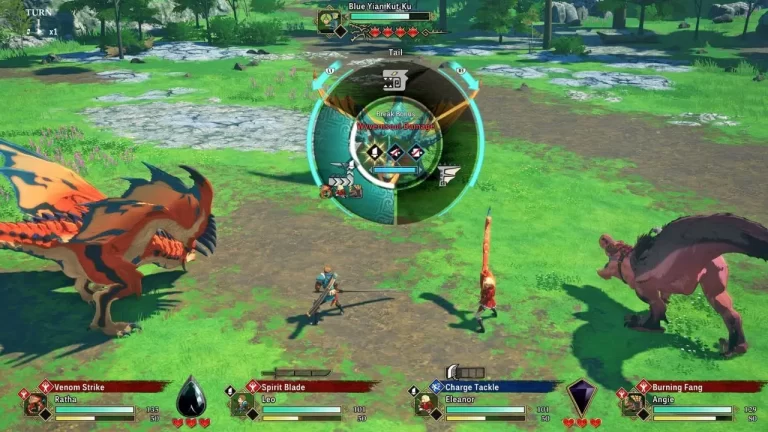
Task: Select Leo's character portrait
Action: 242,404
